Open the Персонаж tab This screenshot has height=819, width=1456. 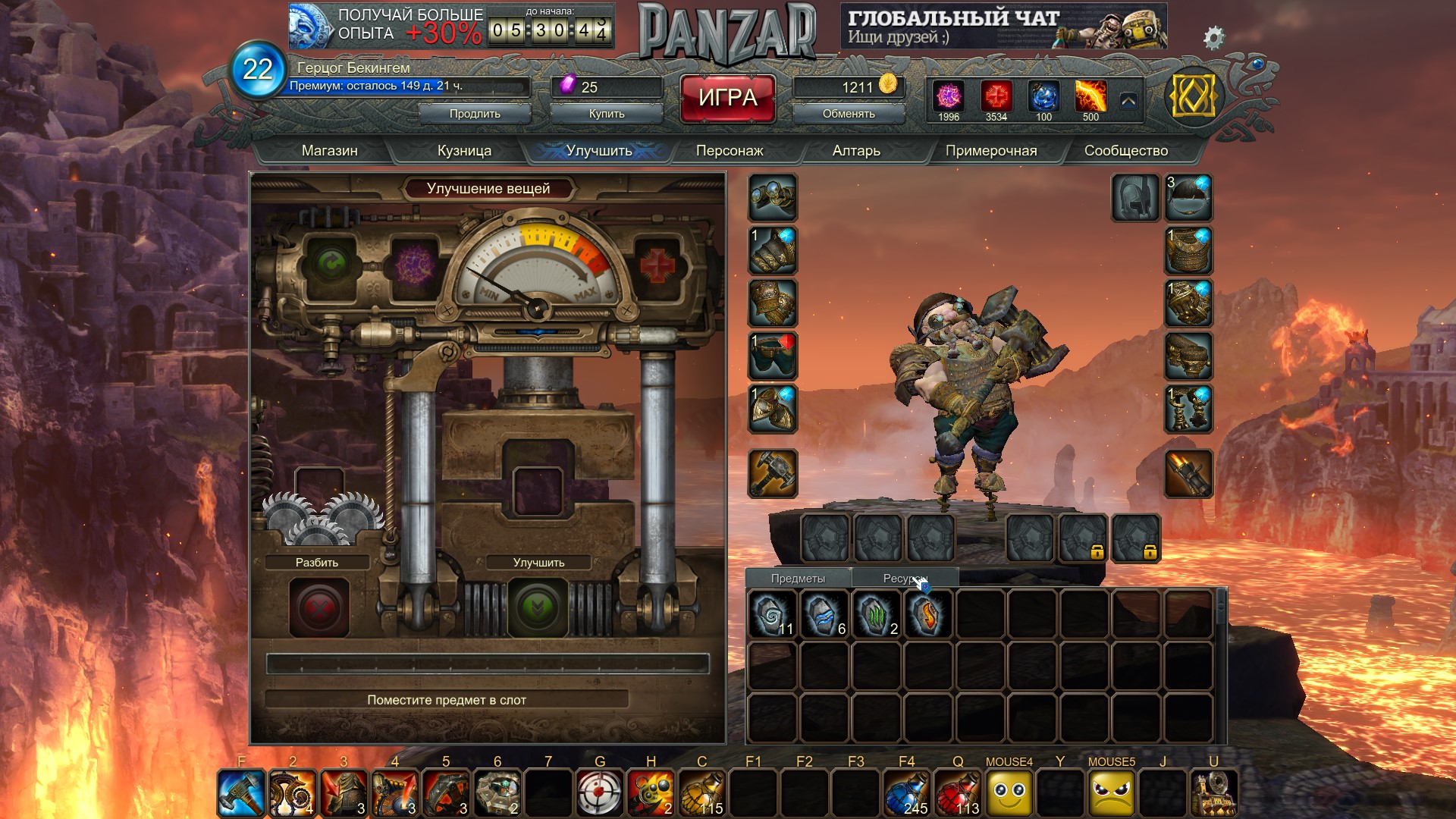pyautogui.click(x=730, y=151)
